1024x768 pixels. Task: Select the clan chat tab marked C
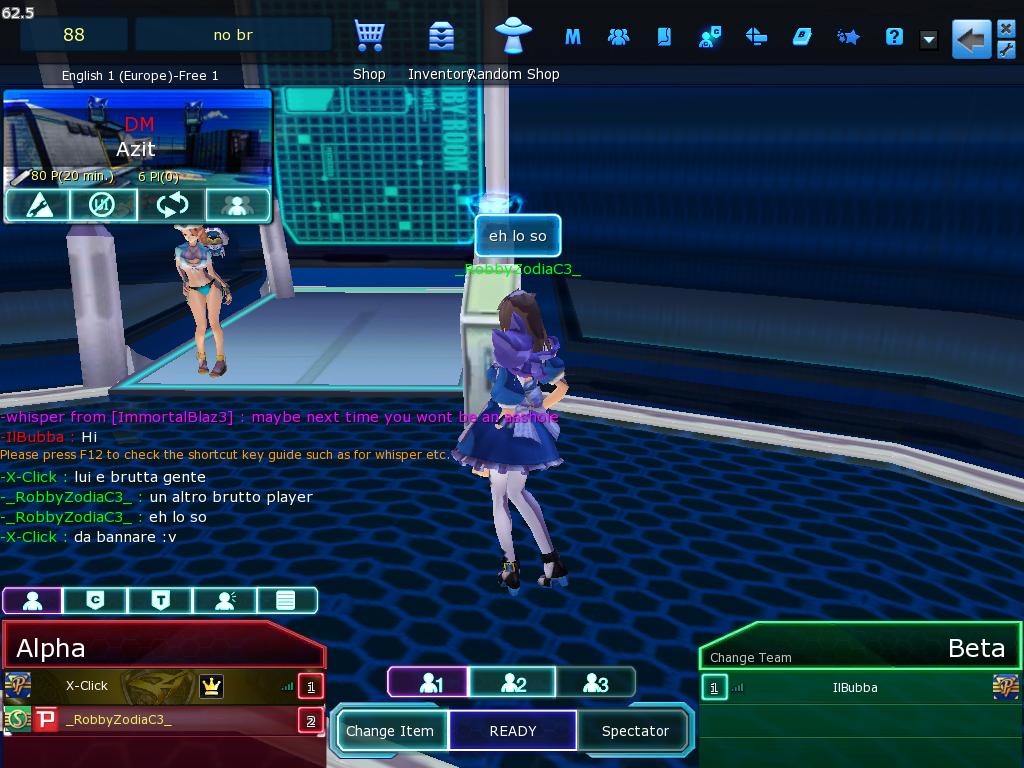(x=95, y=600)
